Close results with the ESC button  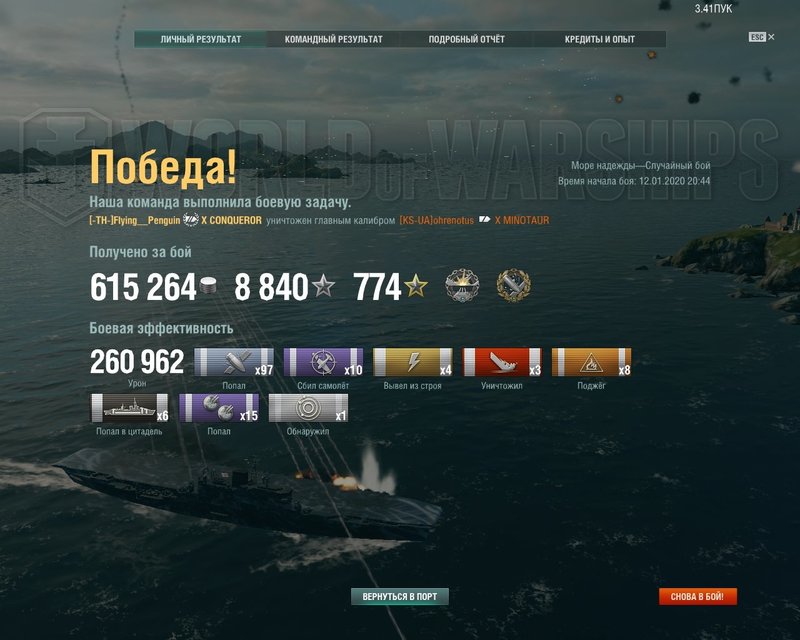(757, 37)
